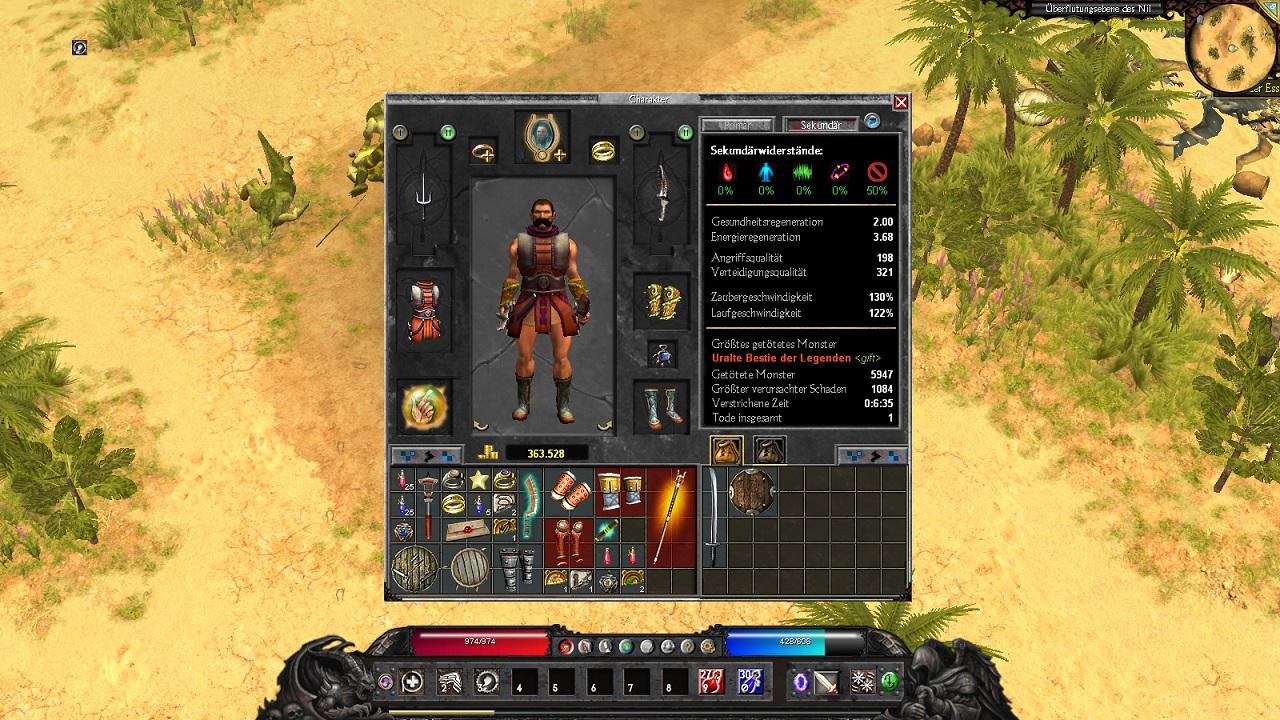Use the blue energy potion quickslot
This screenshot has width=1280, height=720.
coord(750,682)
